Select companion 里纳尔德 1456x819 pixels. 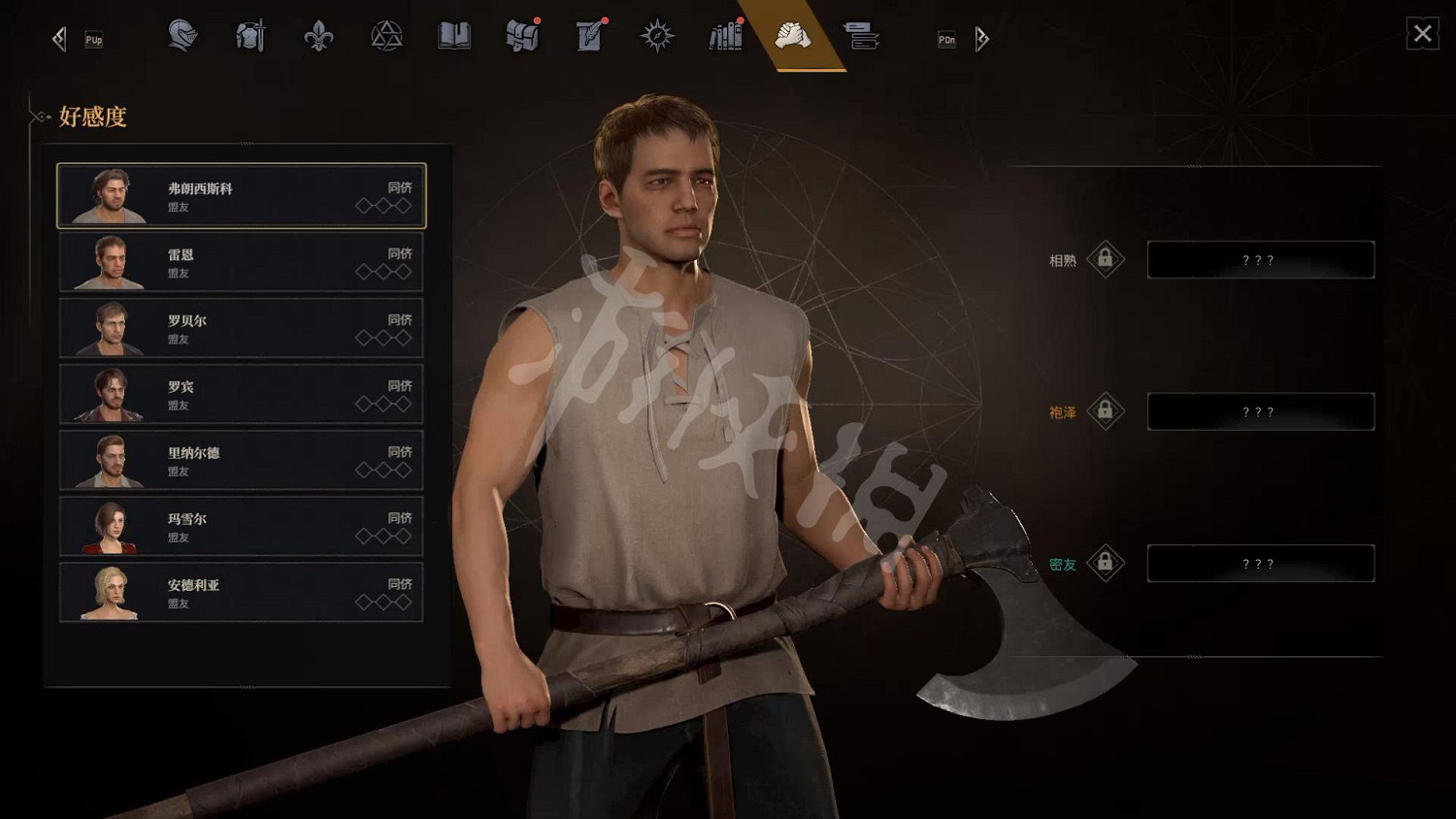pos(242,460)
